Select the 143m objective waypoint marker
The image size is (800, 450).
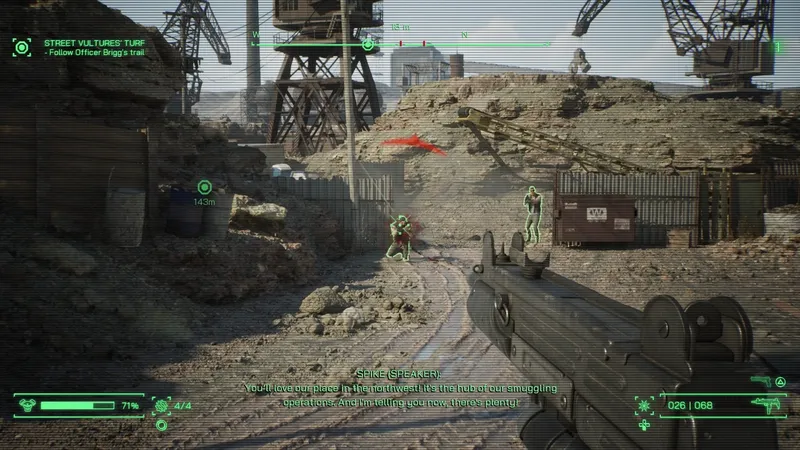(204, 186)
